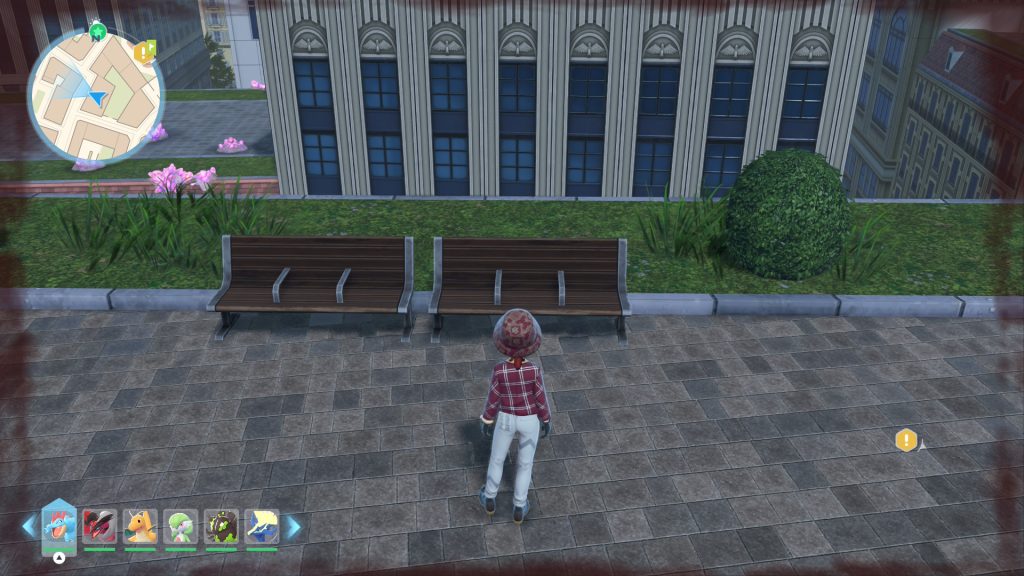Choose the red and black Yveltal slot
1024x576 pixels.
99,526
